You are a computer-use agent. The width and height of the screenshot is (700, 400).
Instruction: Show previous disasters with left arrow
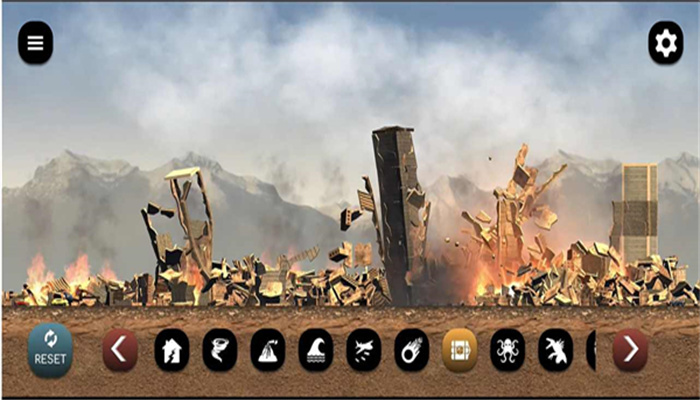(120, 350)
